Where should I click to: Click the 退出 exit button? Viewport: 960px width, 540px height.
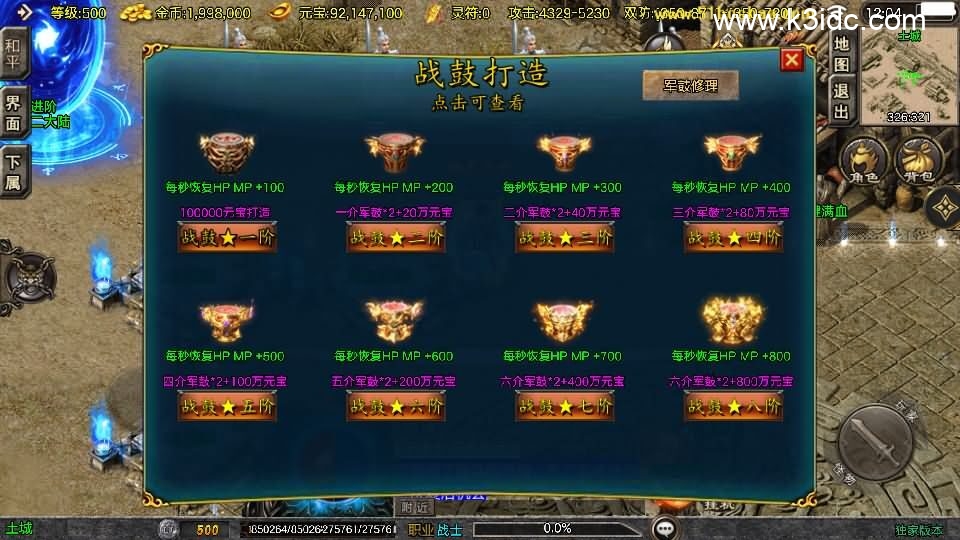[x=841, y=99]
